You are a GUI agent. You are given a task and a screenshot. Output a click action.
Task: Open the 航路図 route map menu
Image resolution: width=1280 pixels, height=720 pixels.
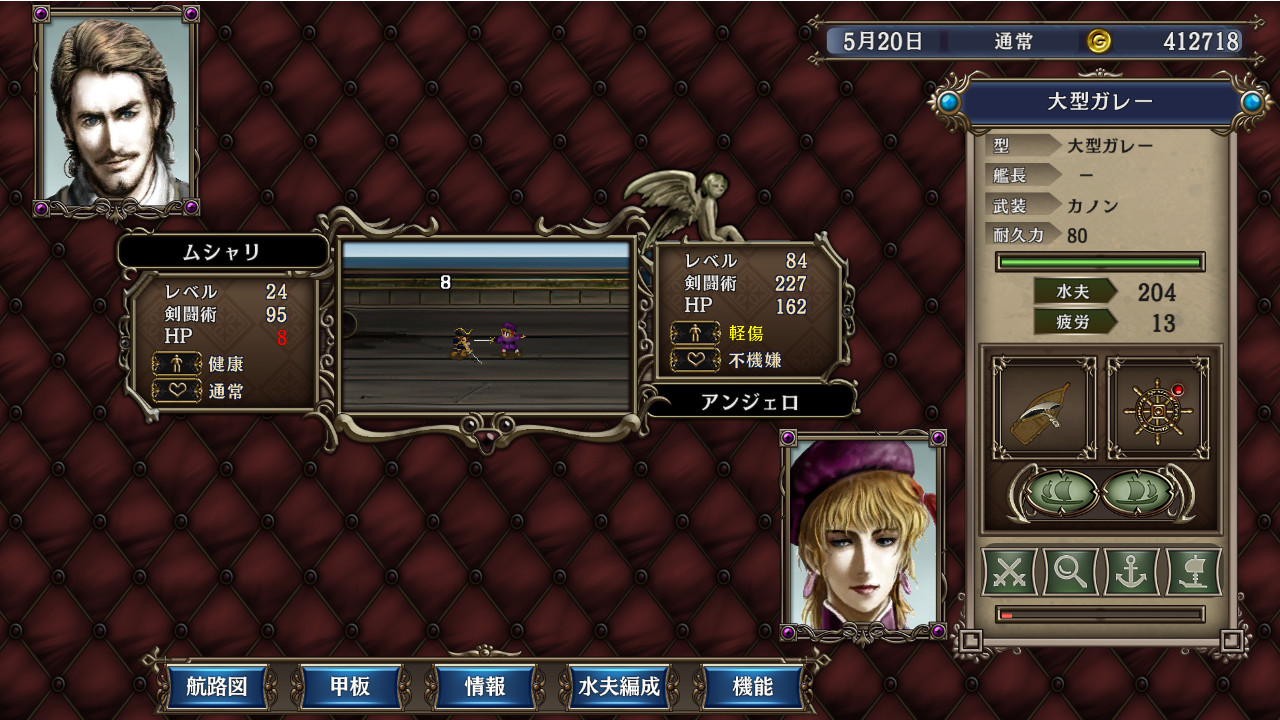coord(216,688)
